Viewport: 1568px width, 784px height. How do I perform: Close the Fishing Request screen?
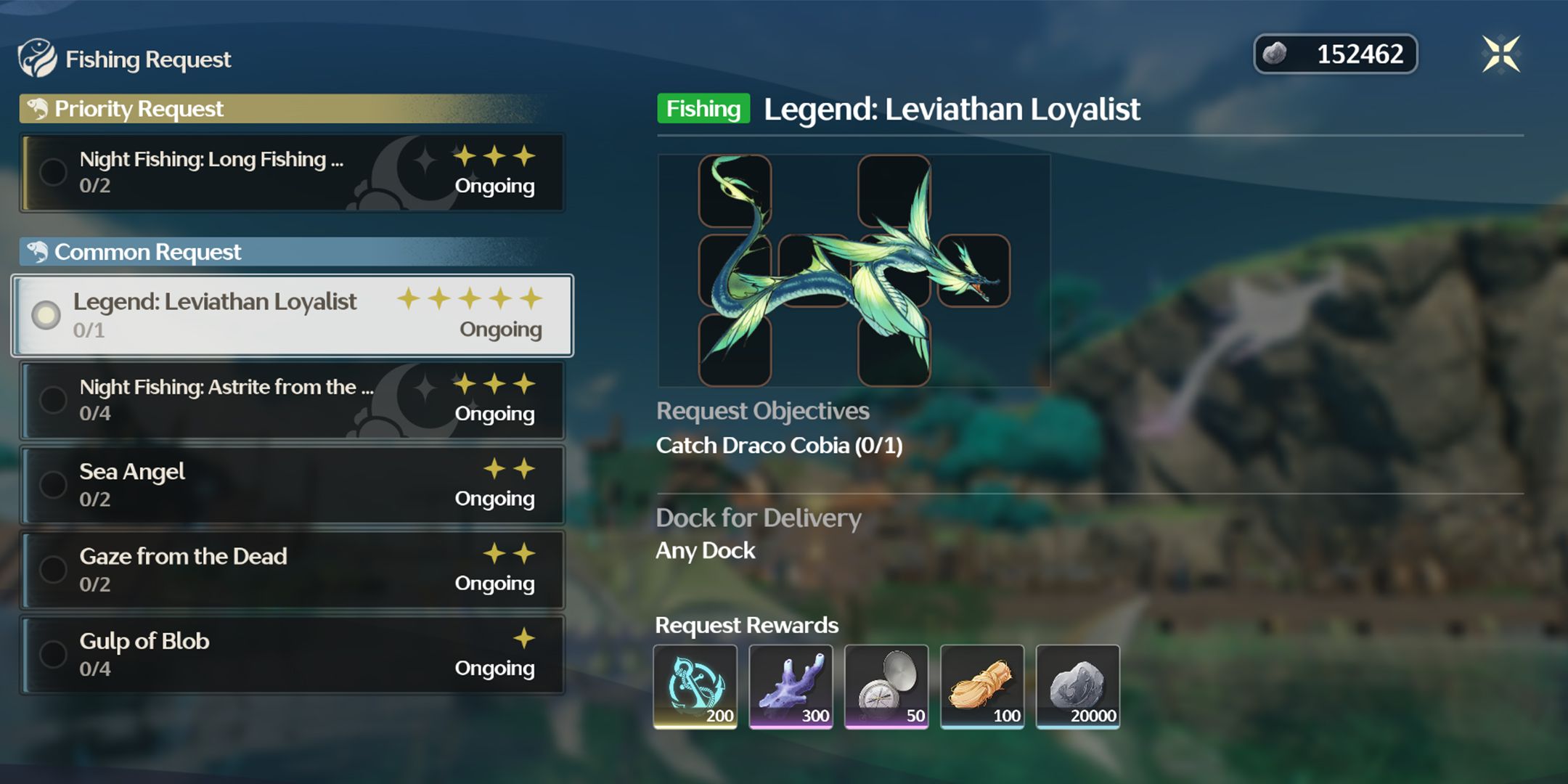coord(1500,54)
